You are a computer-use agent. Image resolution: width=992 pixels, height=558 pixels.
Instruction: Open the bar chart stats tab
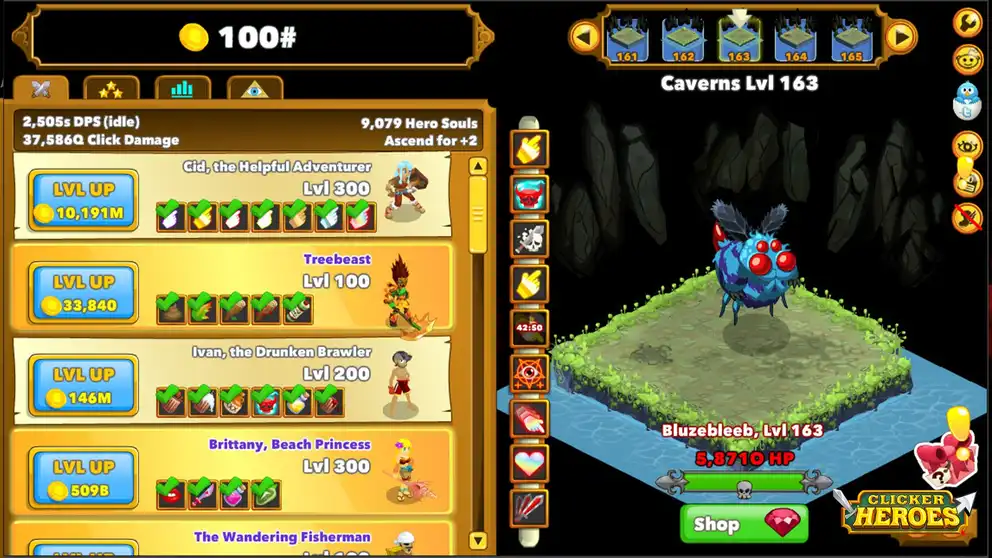tap(182, 90)
